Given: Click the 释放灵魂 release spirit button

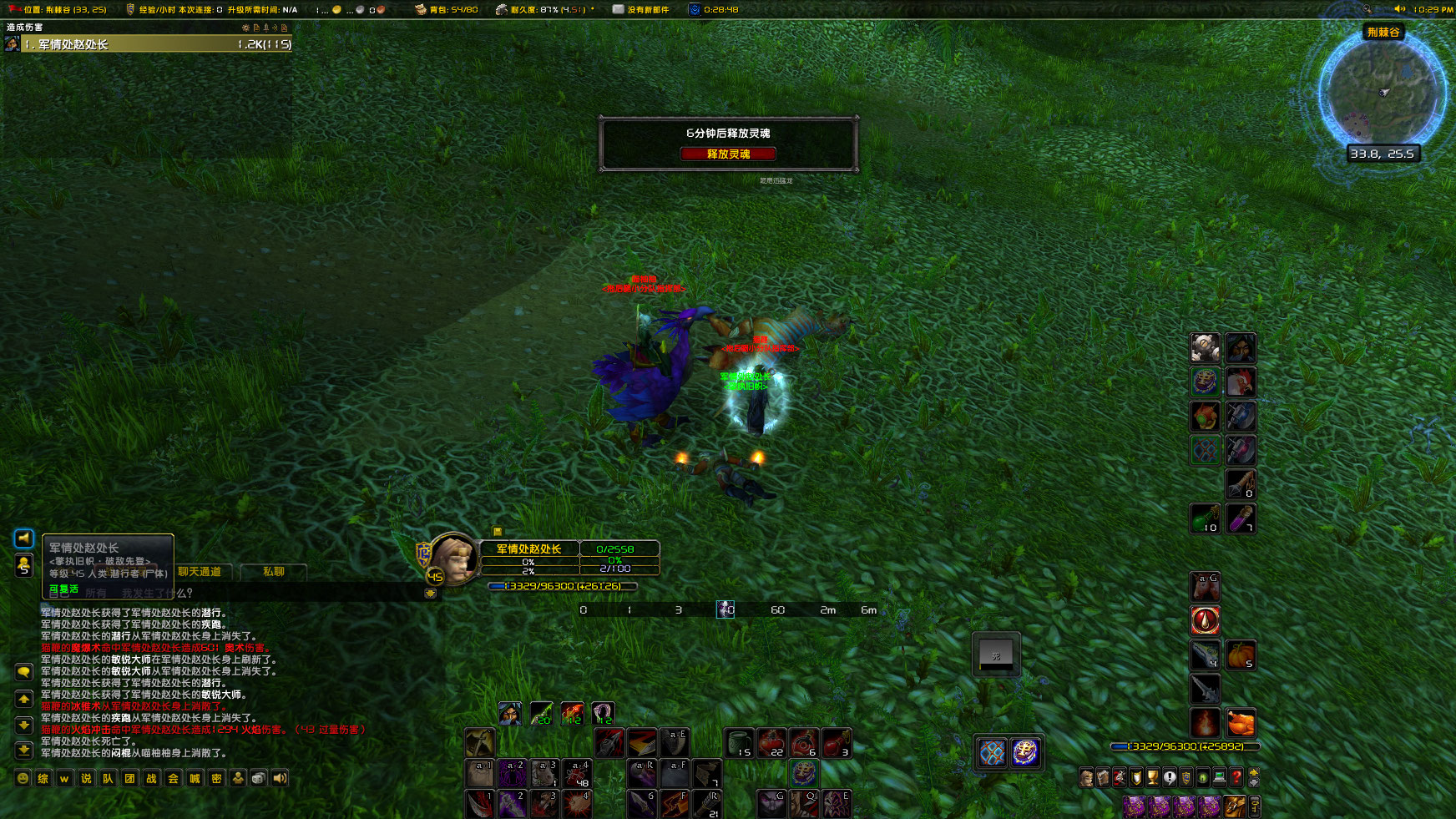Looking at the screenshot, I should click(728, 154).
